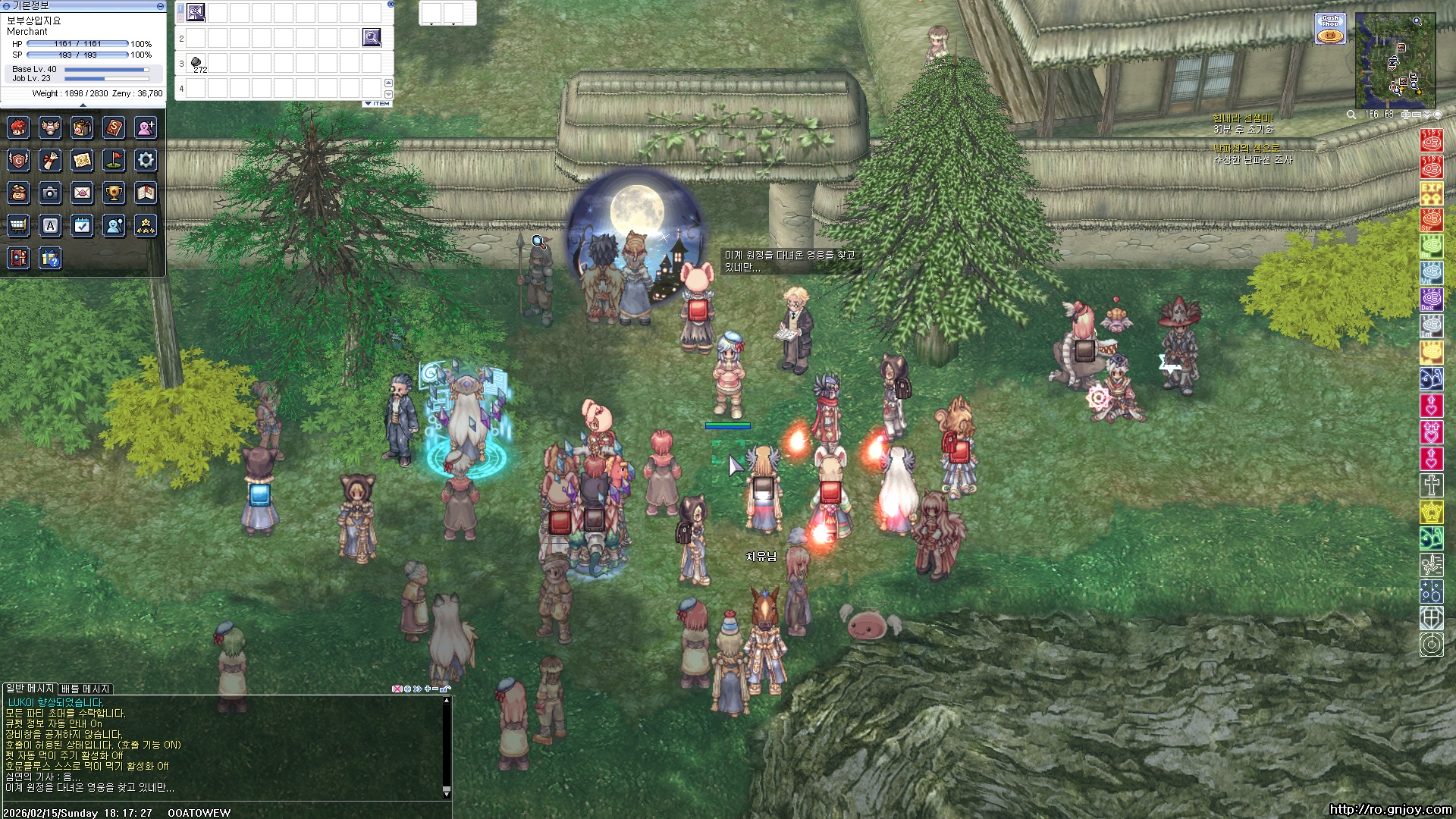Zoom in the minimap with plus button
Image resolution: width=1456 pixels, height=819 pixels.
coord(1405,115)
